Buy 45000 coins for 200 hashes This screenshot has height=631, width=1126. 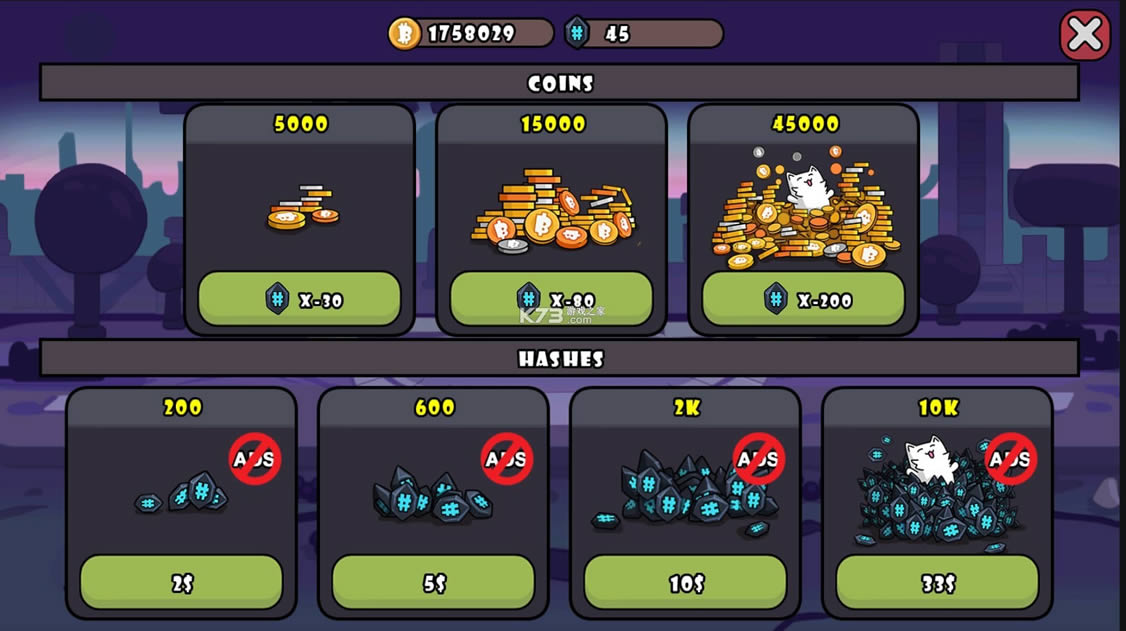coord(803,299)
